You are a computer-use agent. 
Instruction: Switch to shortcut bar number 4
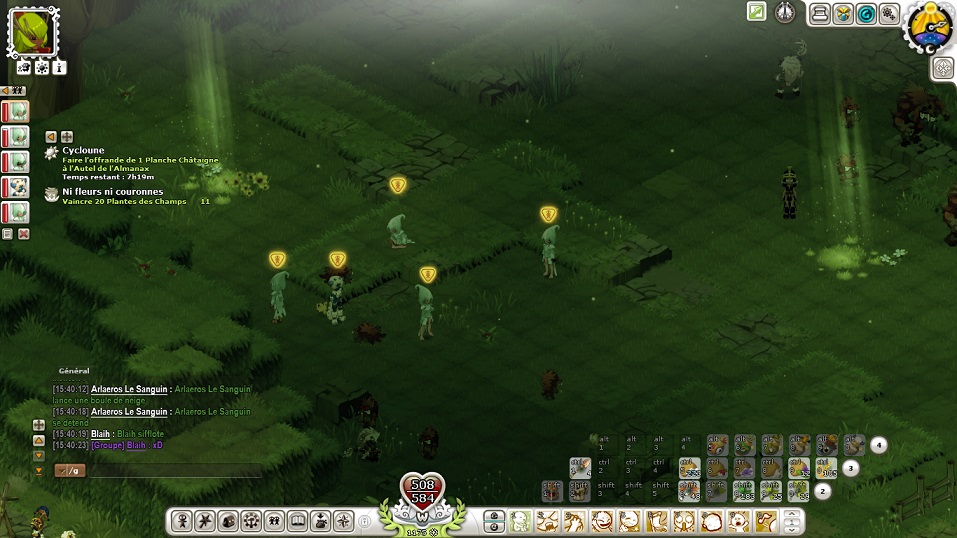(x=878, y=445)
